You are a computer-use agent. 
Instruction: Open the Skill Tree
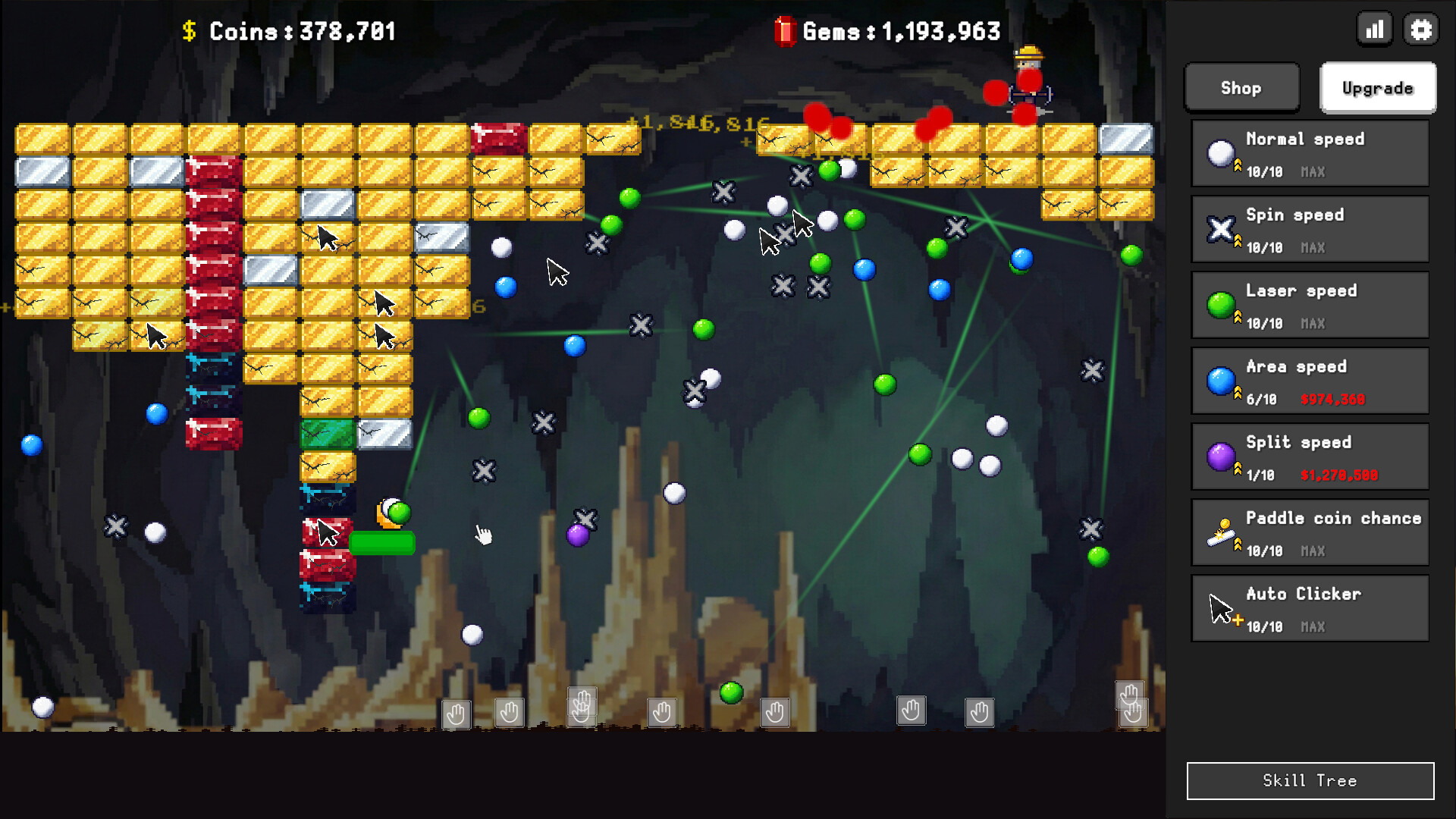coord(1310,780)
